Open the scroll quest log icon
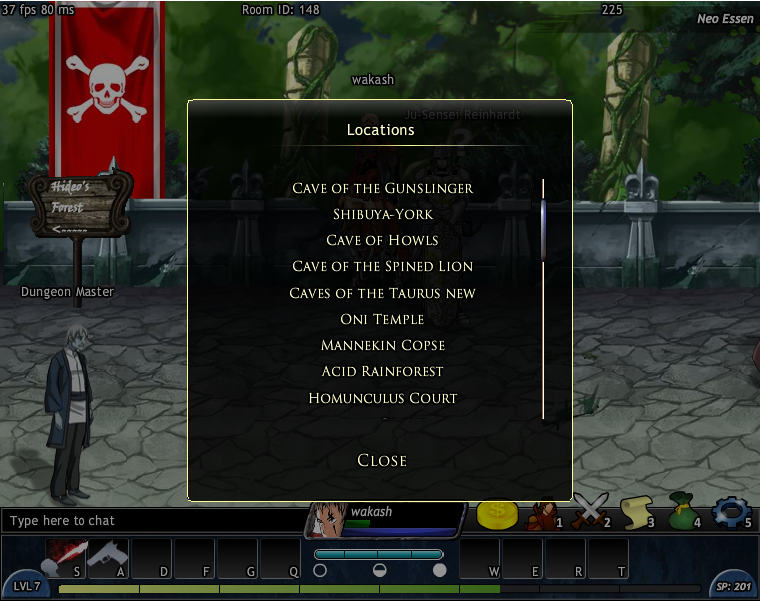 (636, 514)
